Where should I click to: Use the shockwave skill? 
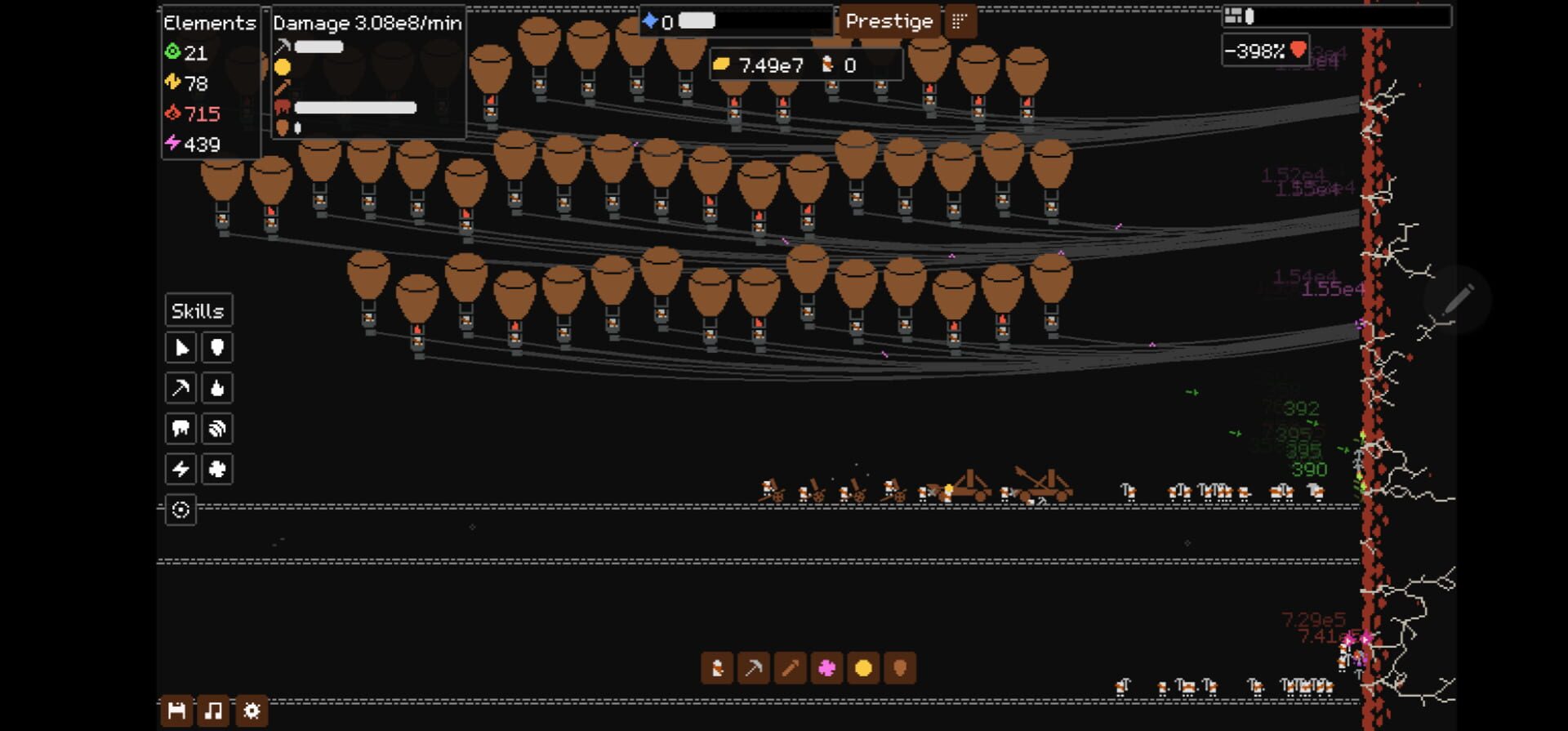point(217,428)
